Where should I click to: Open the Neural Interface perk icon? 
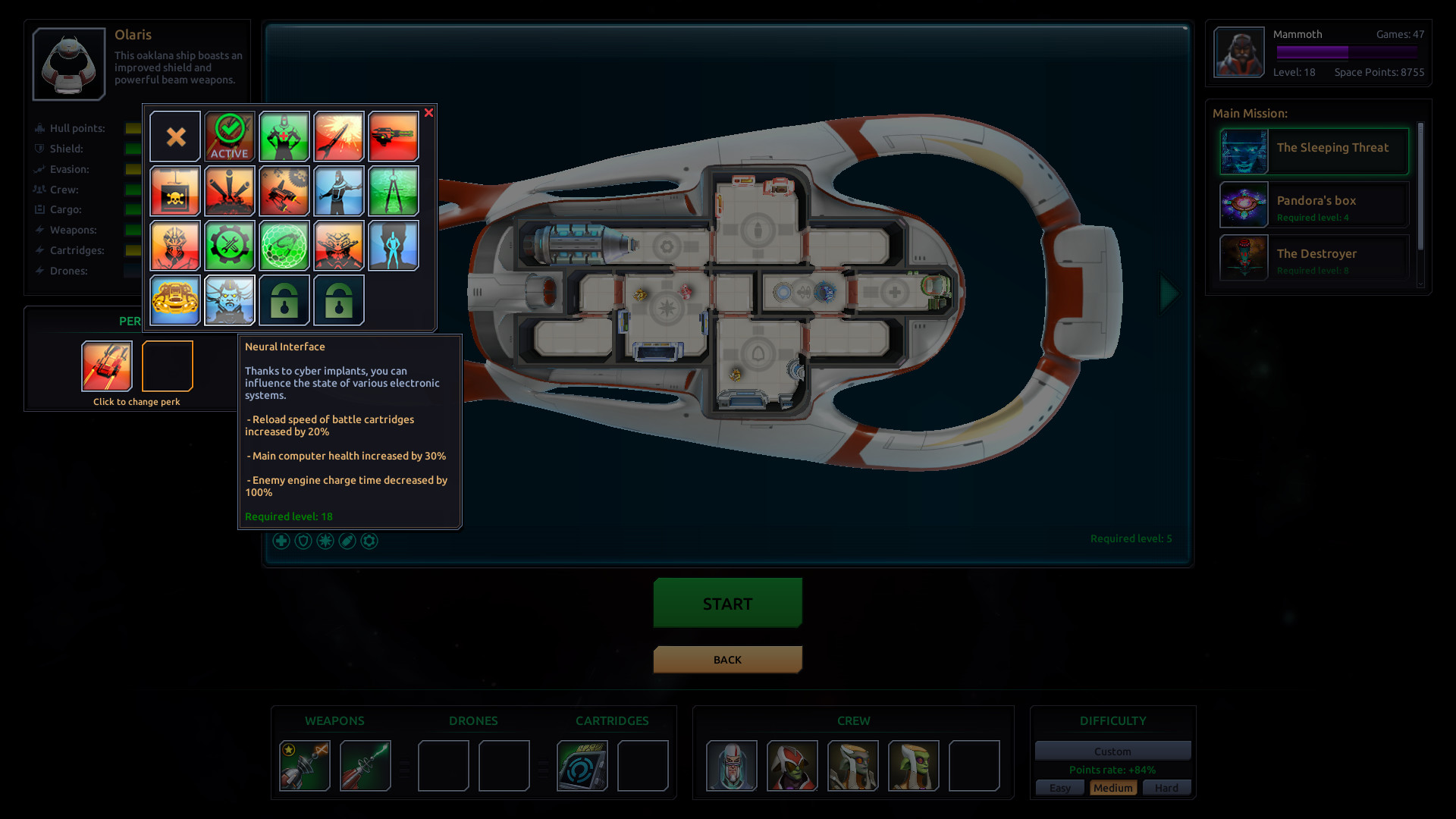[x=230, y=300]
